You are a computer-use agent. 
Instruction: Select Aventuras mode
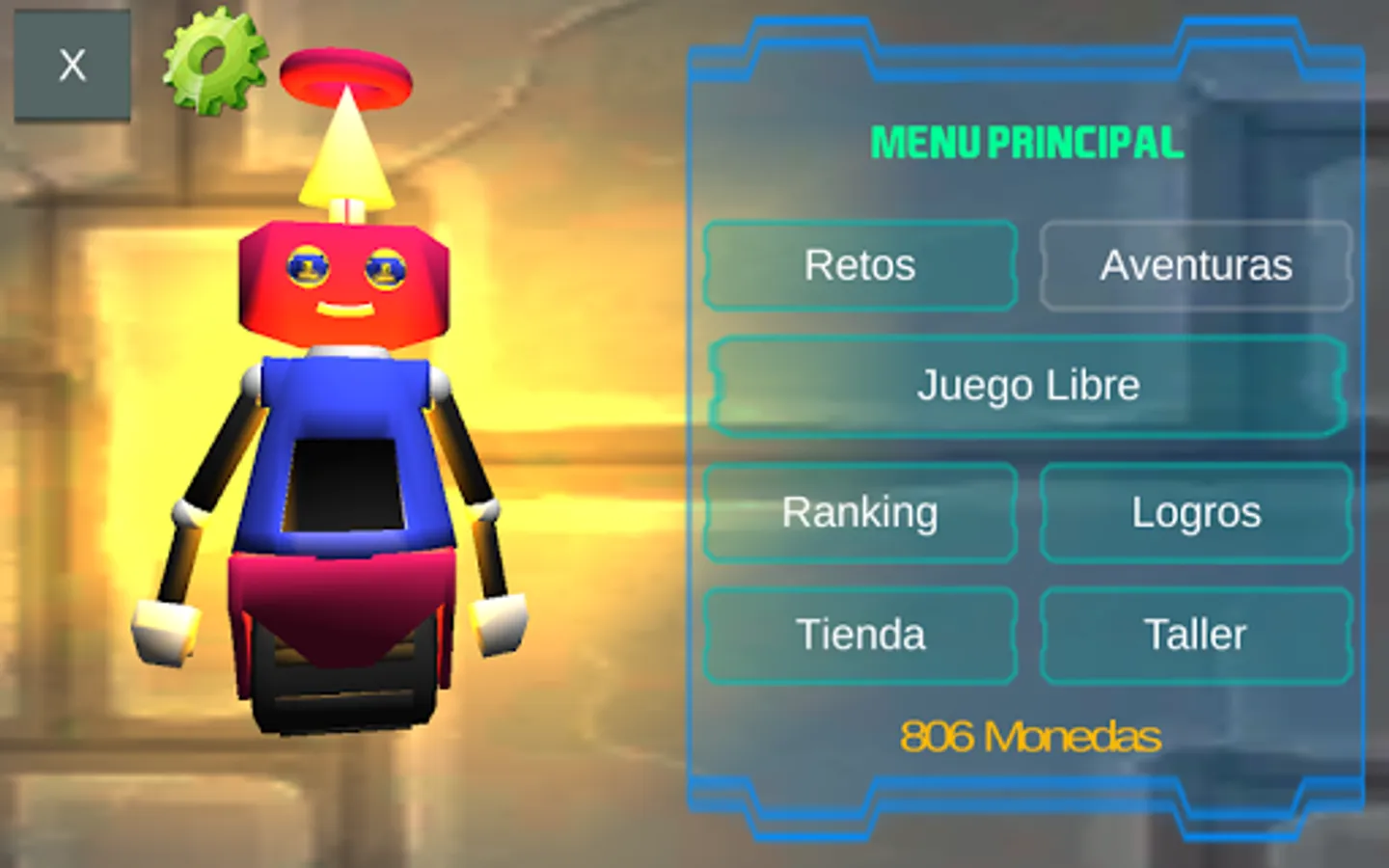(1196, 264)
